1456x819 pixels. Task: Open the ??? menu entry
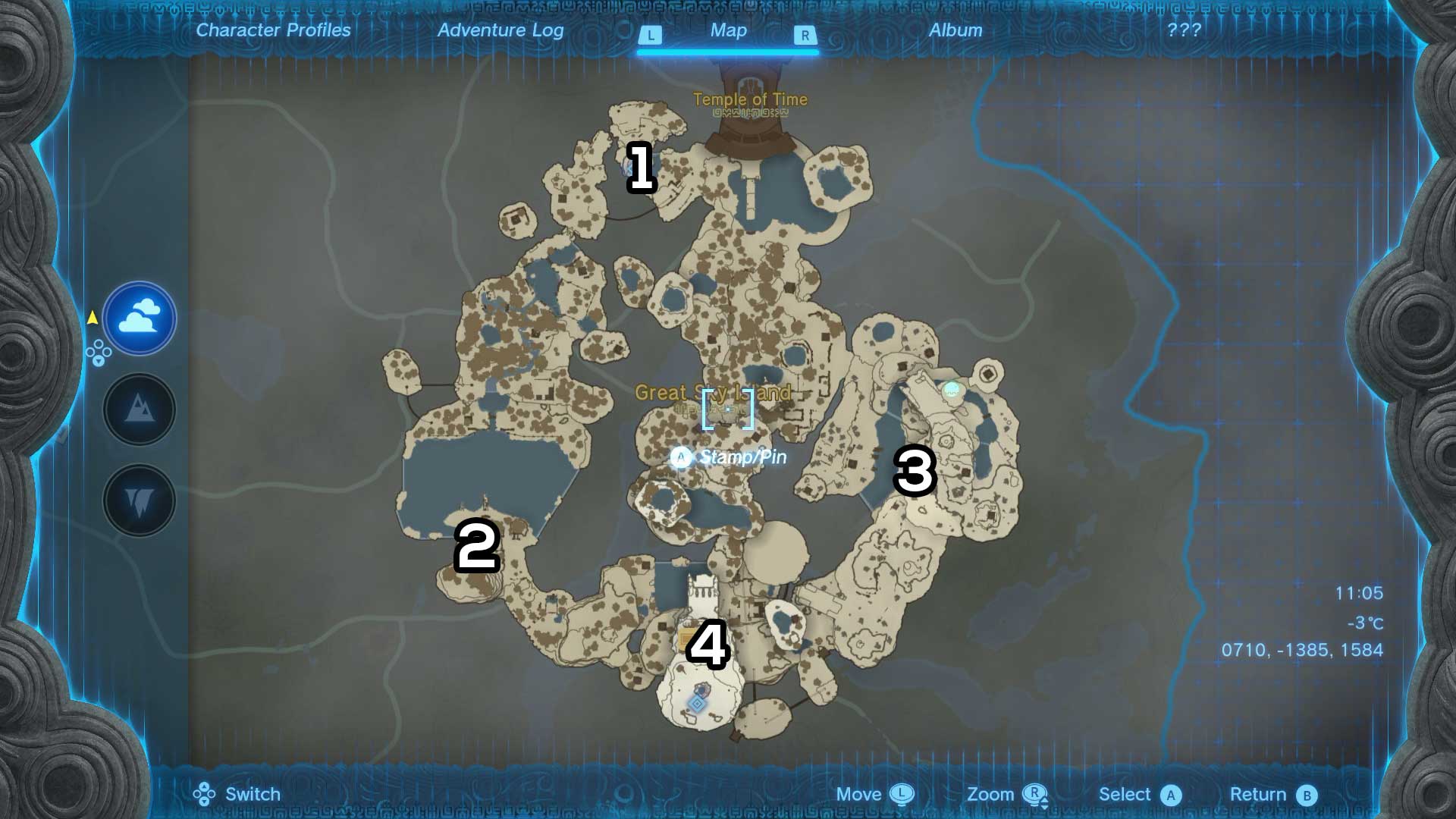(x=1184, y=30)
